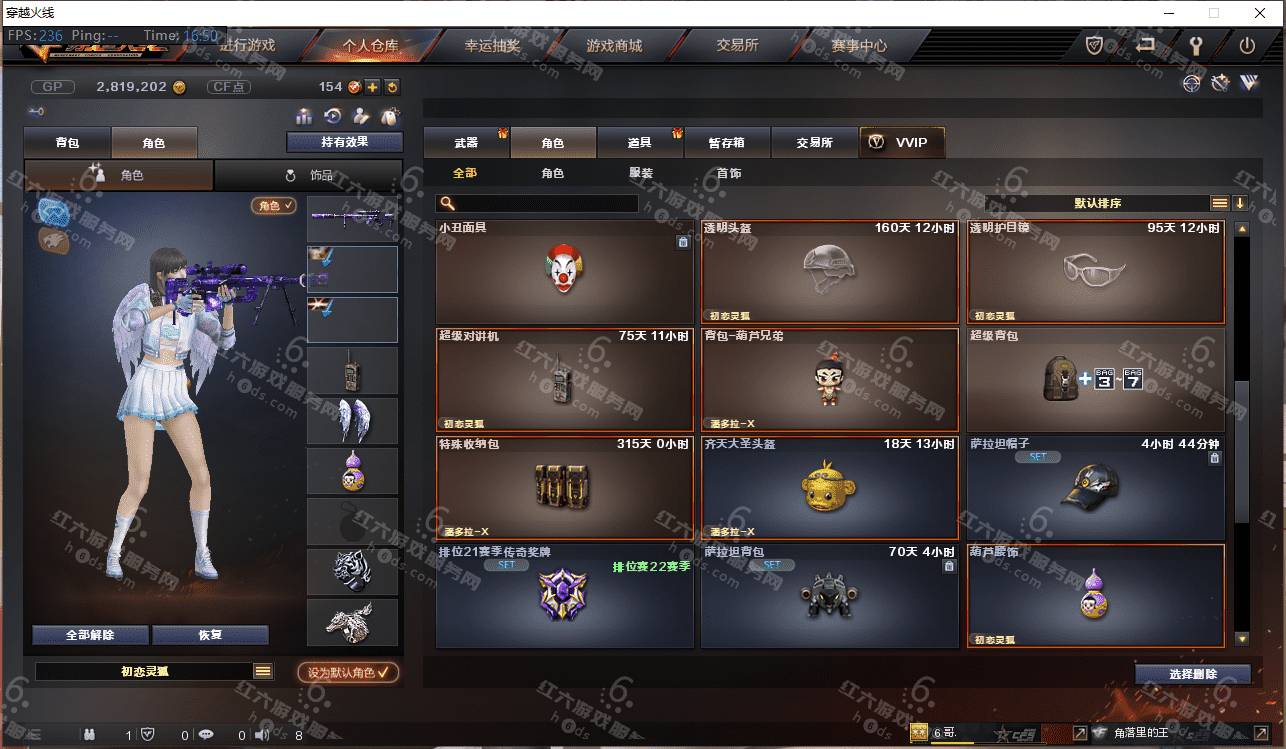Click the 选择删除 button
Screen dimensions: 1286x749
click(x=1192, y=674)
